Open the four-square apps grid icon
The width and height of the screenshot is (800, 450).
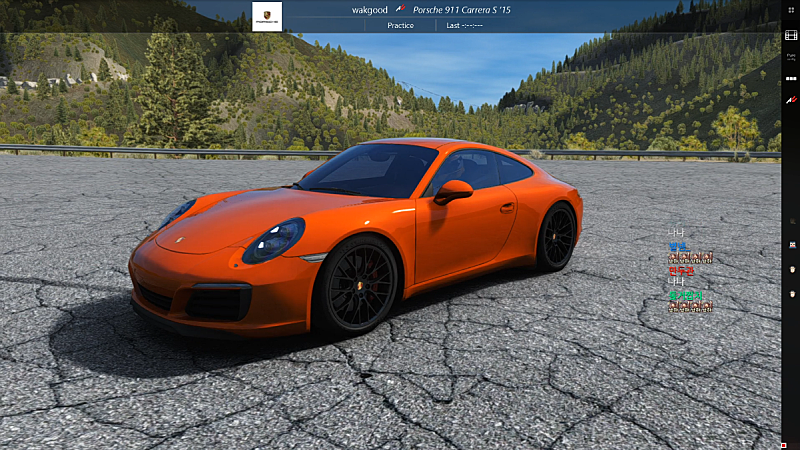[791, 10]
